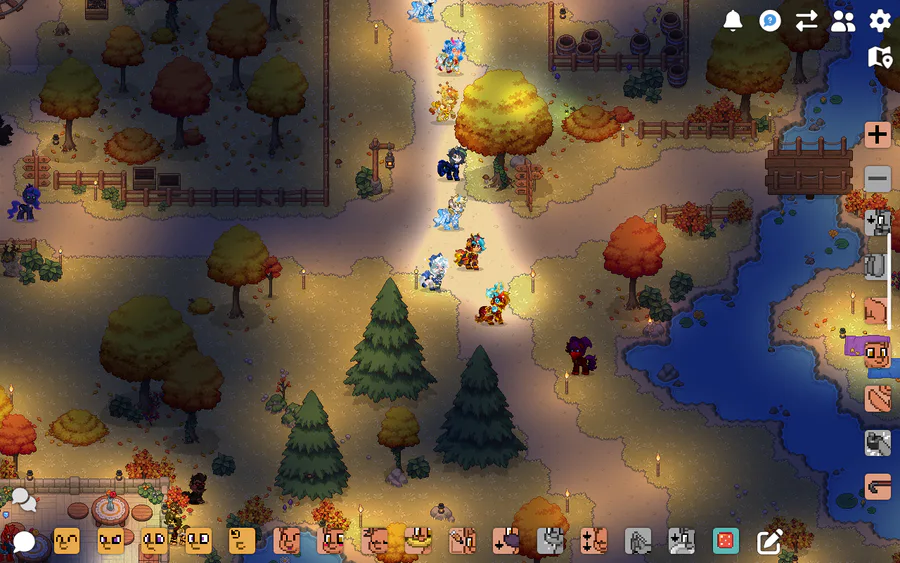The height and width of the screenshot is (563, 900).
Task: Click the swap arrows icon
Action: coord(806,21)
